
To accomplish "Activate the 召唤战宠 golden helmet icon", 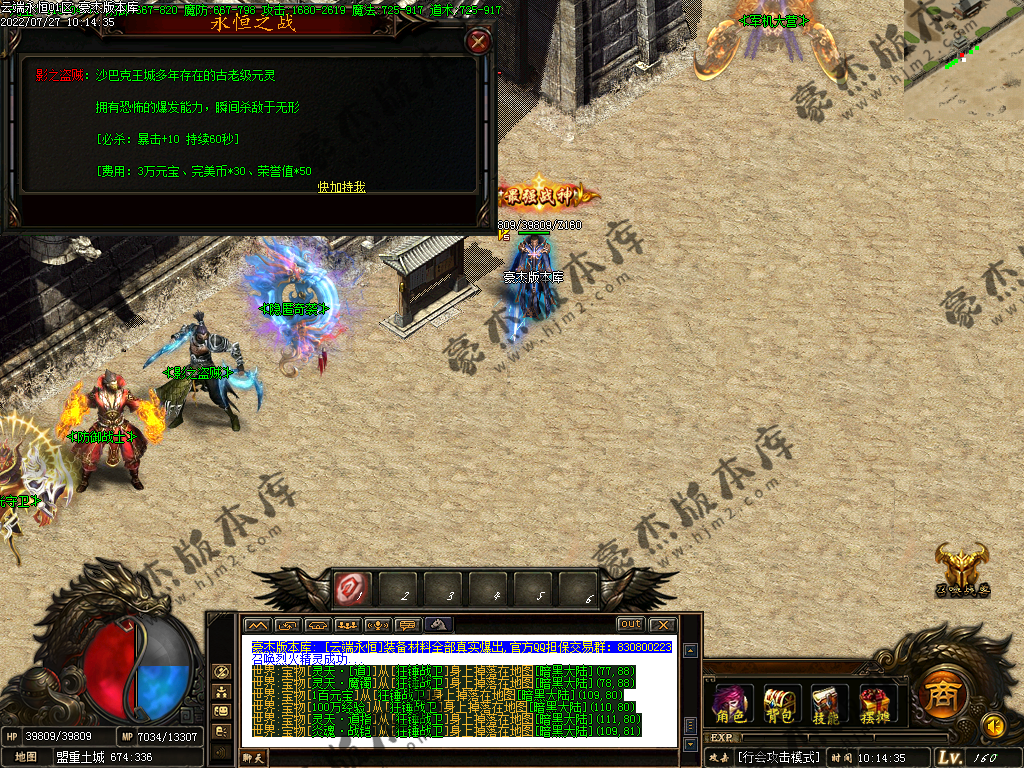I will point(962,568).
